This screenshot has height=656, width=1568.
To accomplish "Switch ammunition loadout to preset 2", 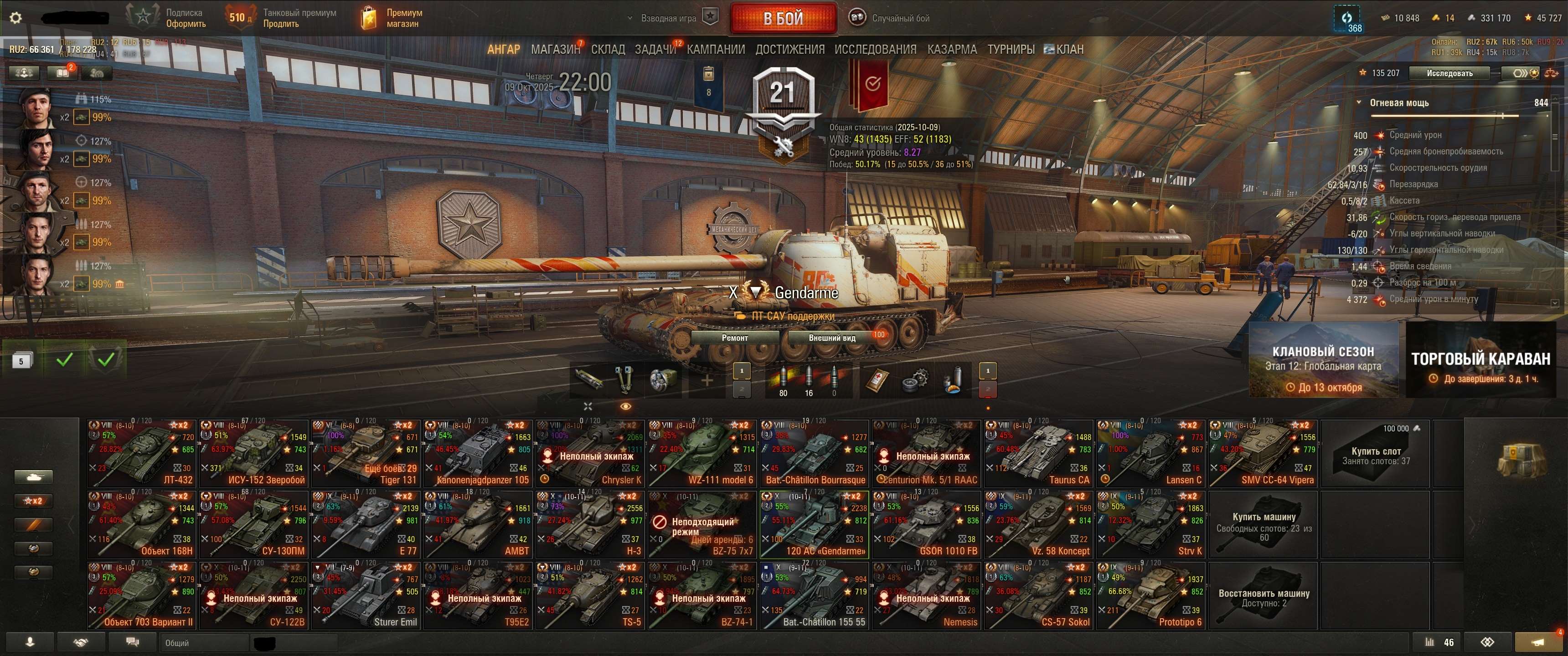I will [x=742, y=390].
